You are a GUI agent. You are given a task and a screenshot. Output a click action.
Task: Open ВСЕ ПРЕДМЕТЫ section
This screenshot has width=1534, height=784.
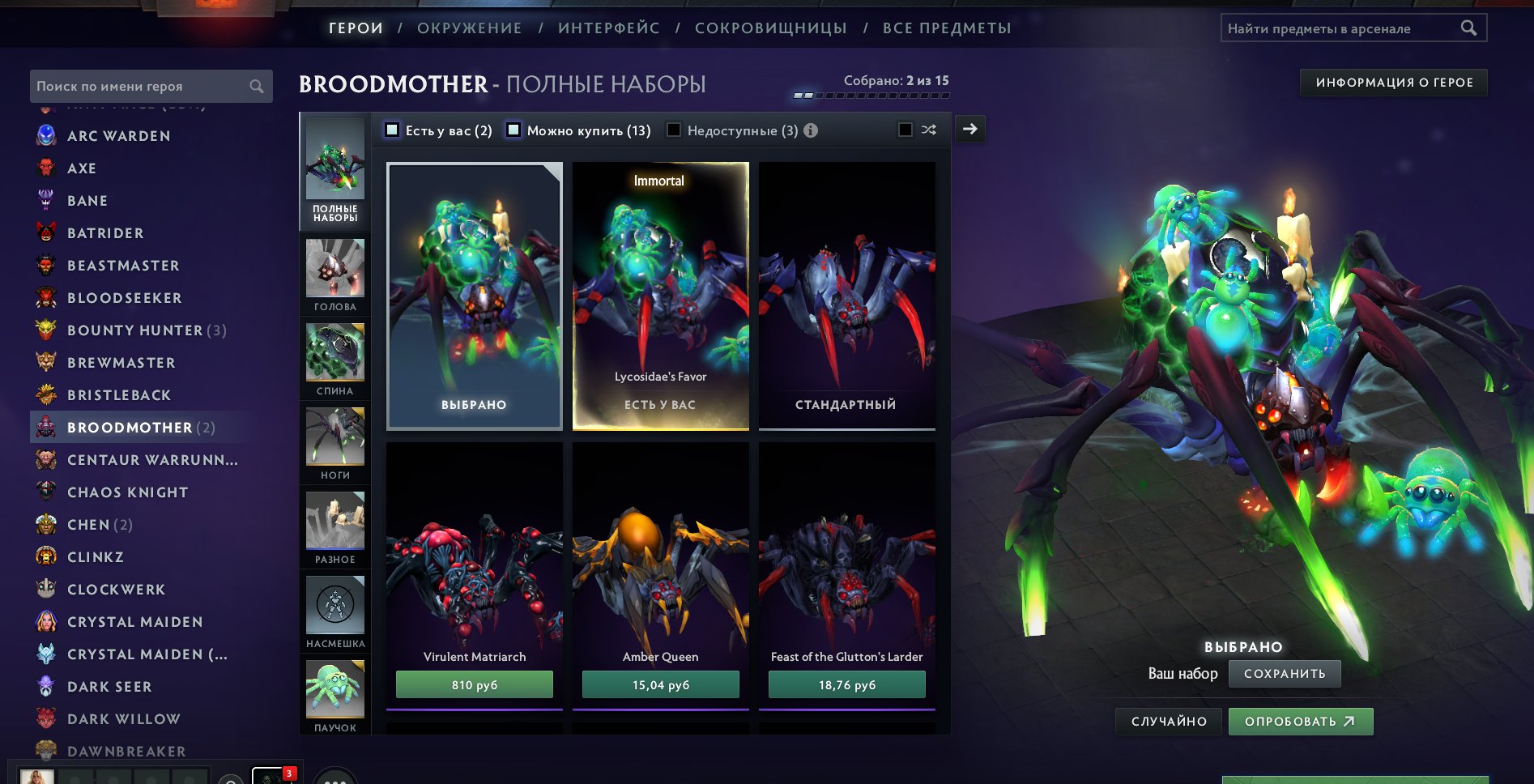(947, 28)
